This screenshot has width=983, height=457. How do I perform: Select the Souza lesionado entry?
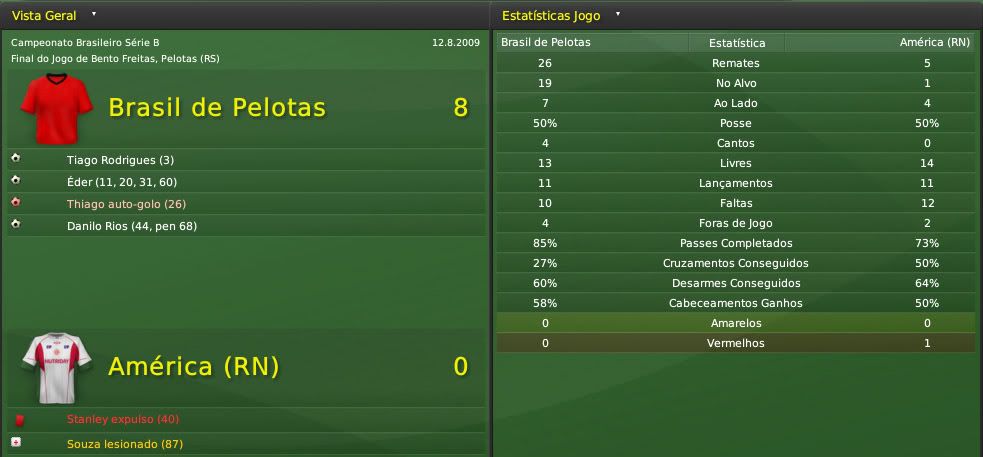click(124, 444)
